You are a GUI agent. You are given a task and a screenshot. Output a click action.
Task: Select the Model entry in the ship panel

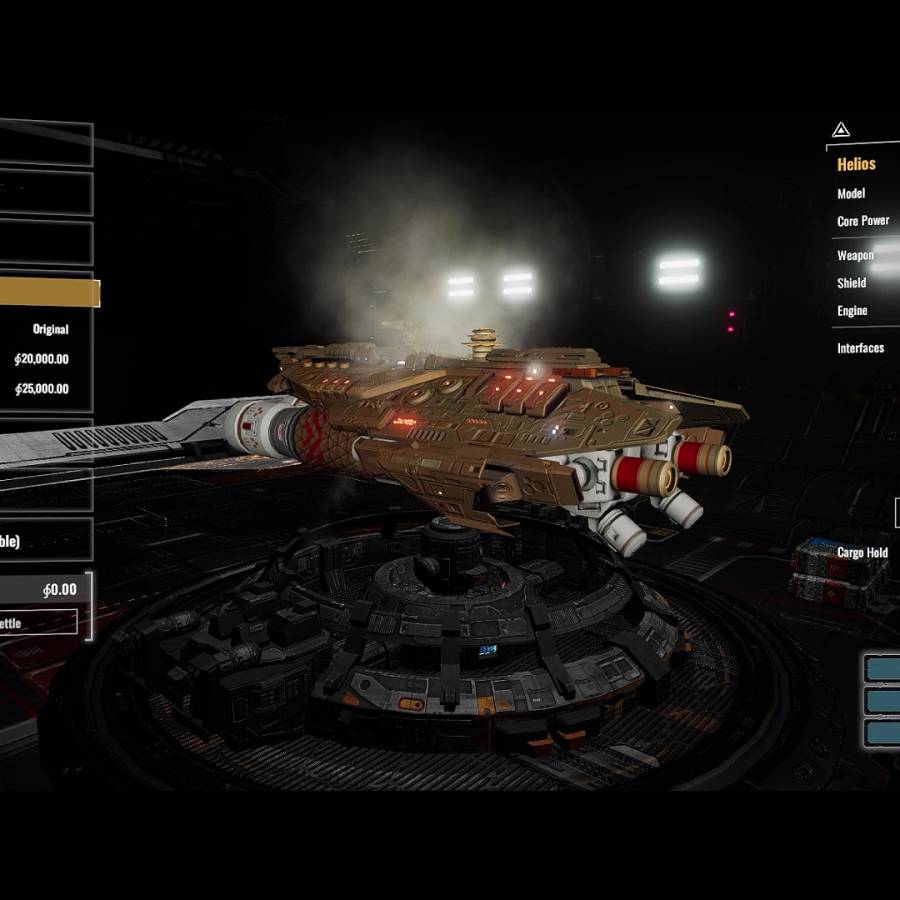click(x=851, y=194)
